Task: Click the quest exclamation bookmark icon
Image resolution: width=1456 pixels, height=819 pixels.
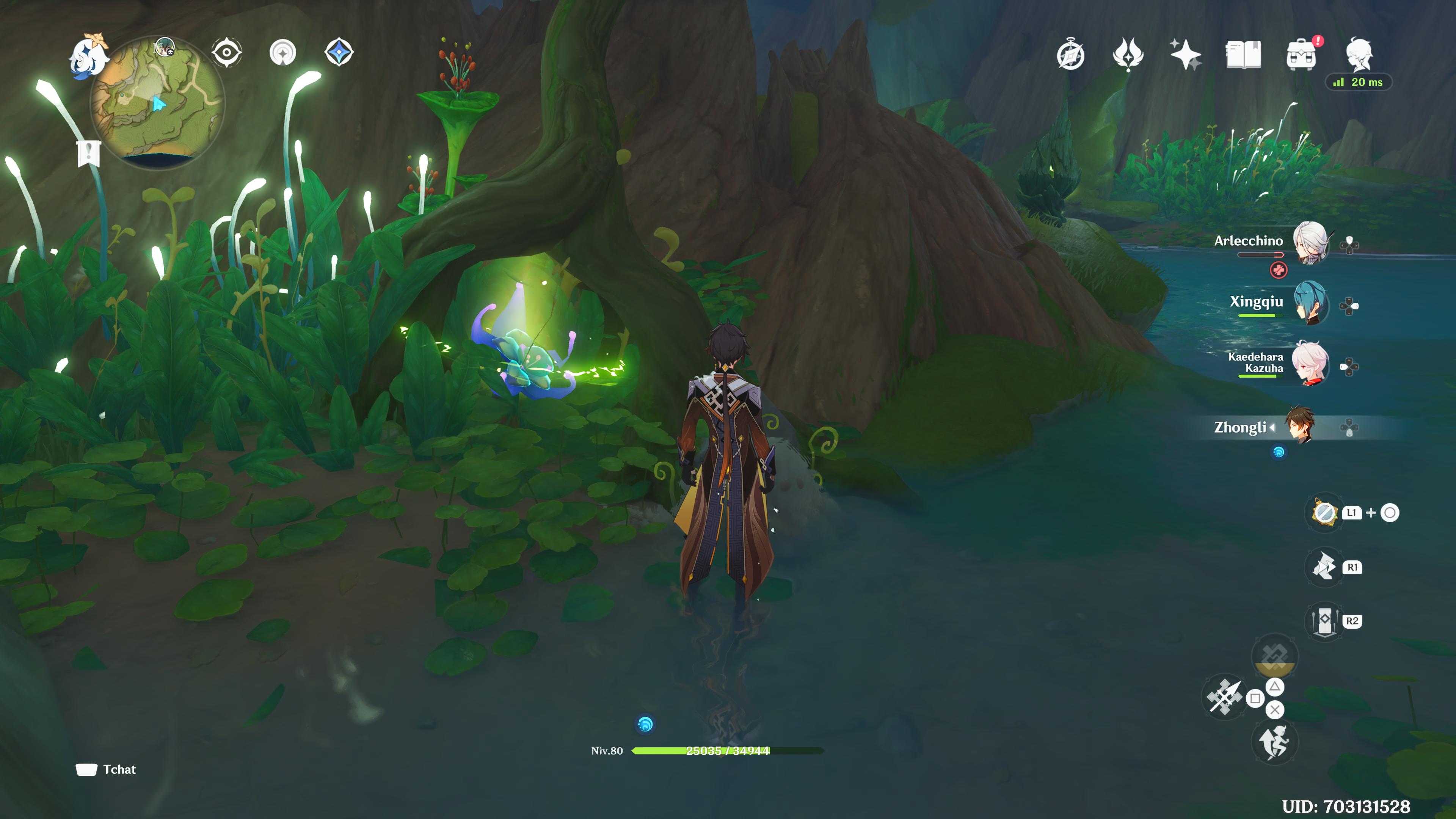Action: (x=89, y=152)
